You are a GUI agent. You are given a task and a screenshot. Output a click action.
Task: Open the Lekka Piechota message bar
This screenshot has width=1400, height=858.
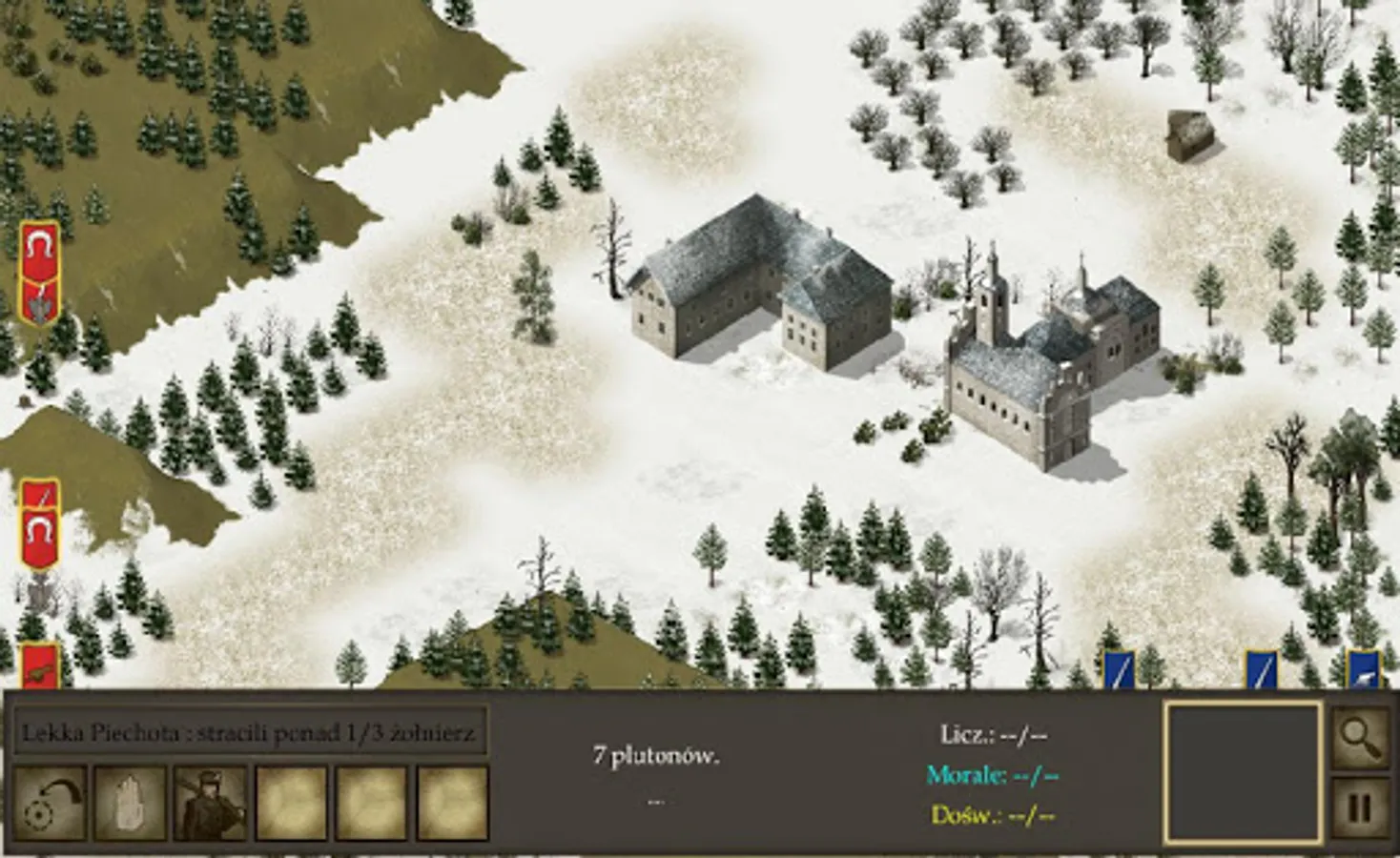[x=250, y=733]
